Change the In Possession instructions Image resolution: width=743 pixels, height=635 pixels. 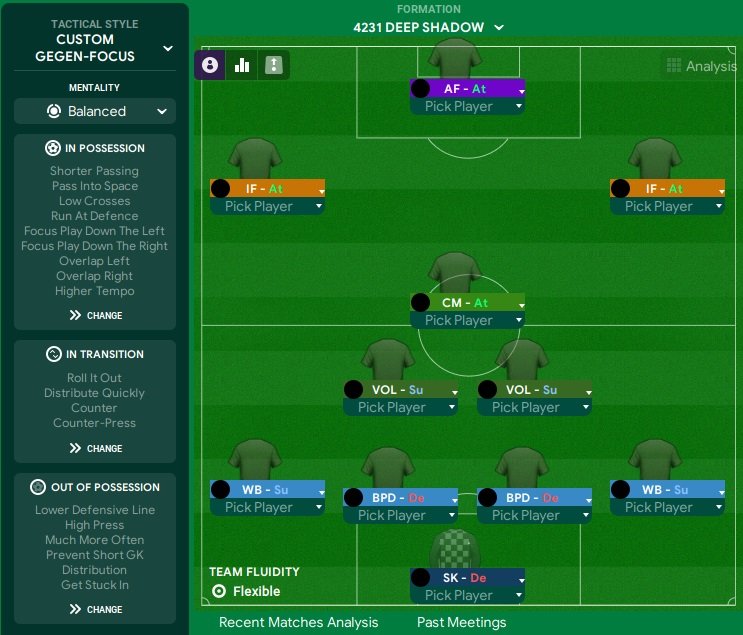click(95, 315)
